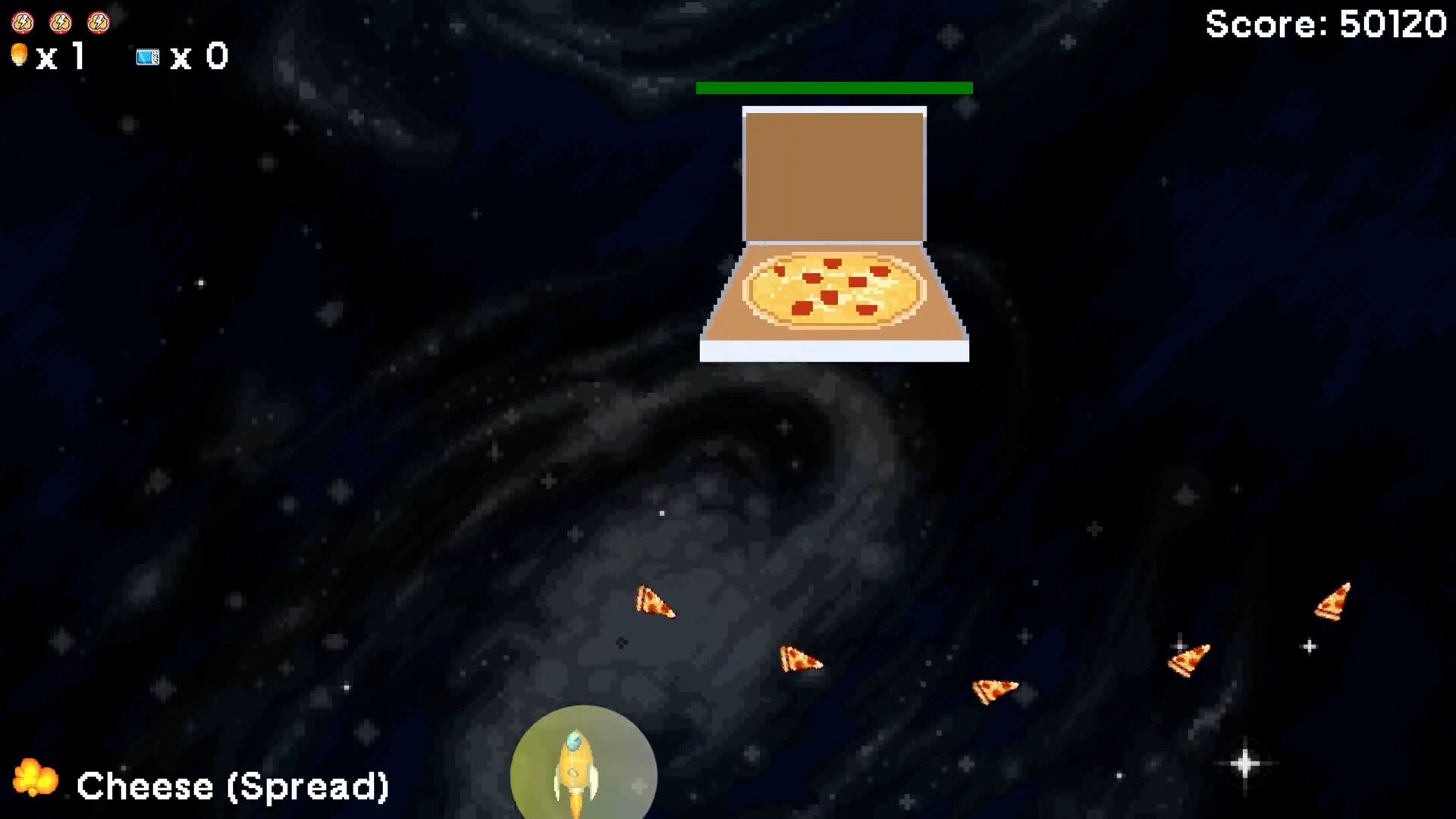Viewport: 1456px width, 819px height.
Task: Click the green boss health bar
Action: [833, 87]
